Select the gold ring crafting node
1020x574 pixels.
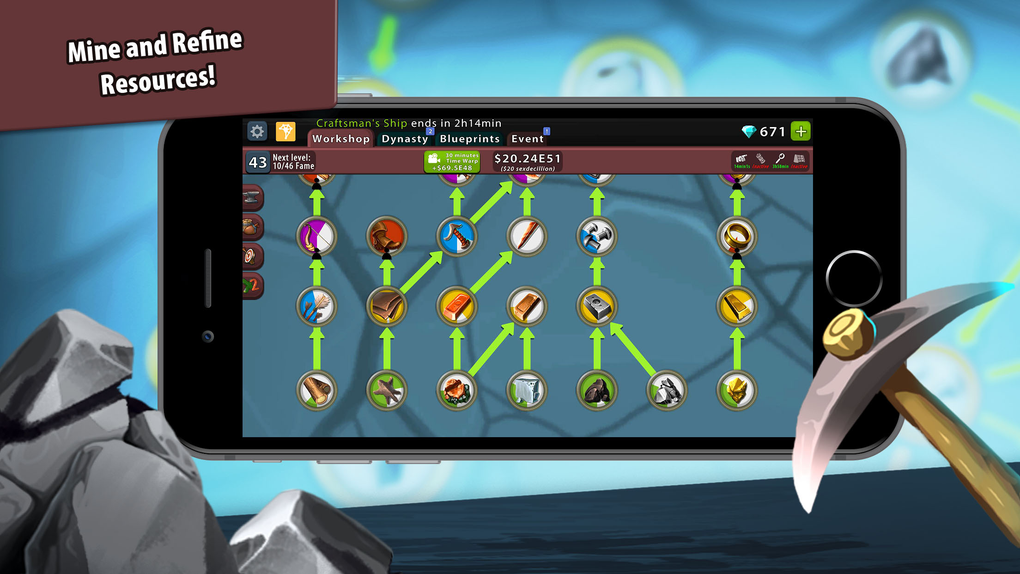[x=736, y=236]
